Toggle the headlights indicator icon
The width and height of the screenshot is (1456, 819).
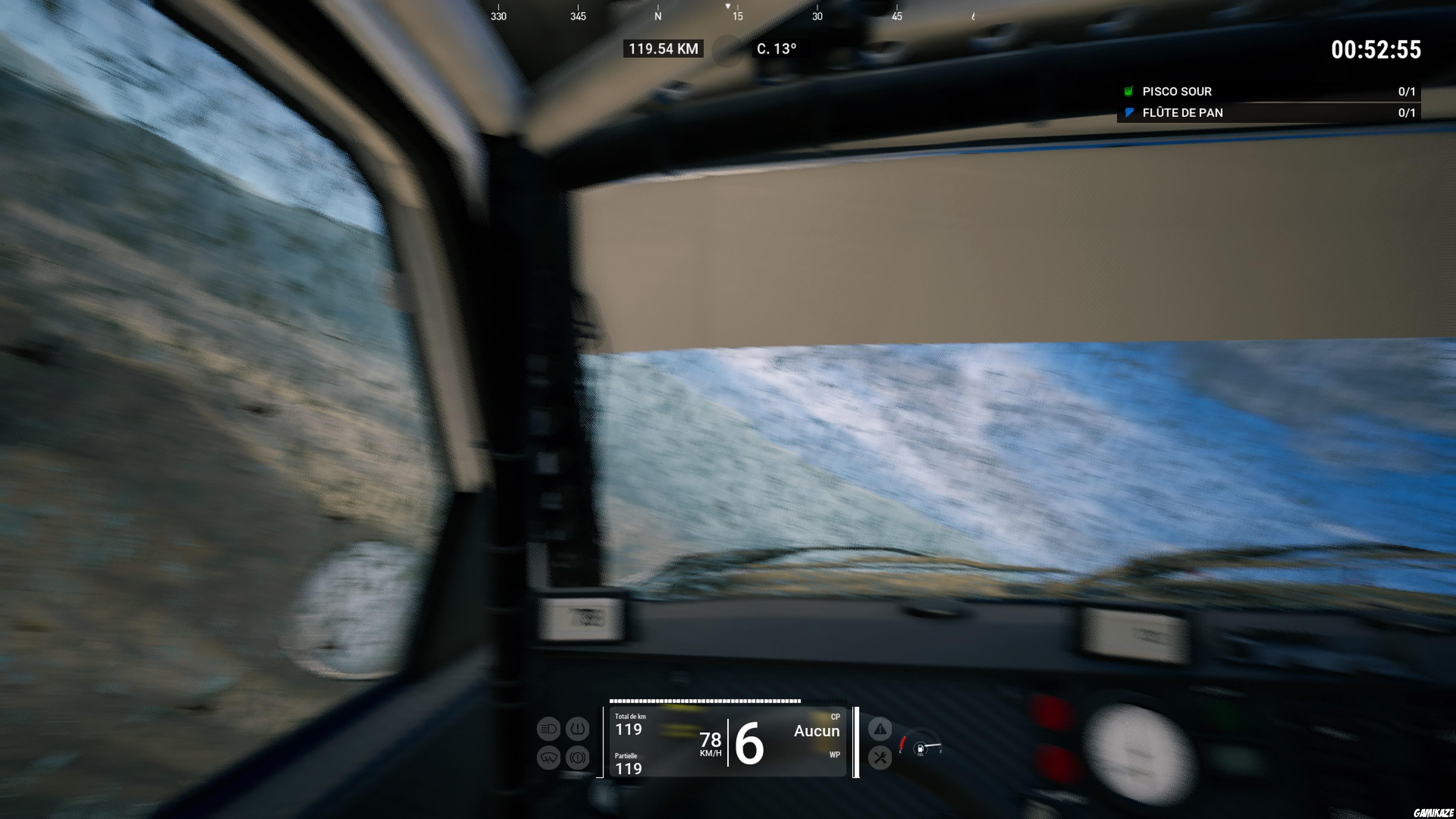pos(548,730)
